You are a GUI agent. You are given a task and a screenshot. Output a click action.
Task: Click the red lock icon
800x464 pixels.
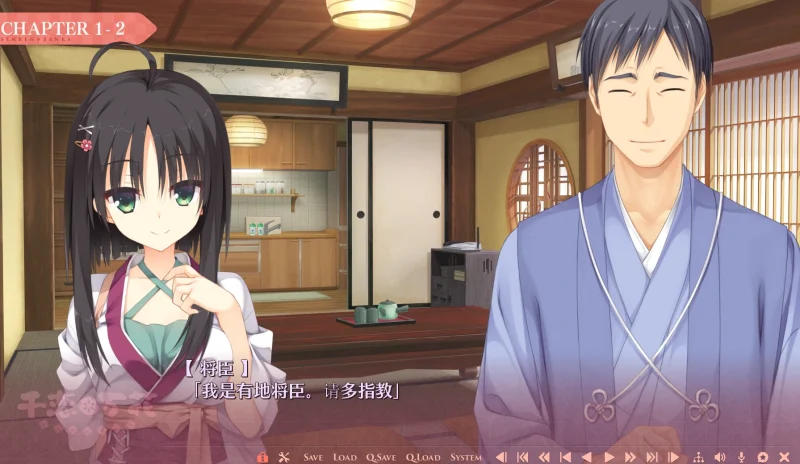(x=262, y=457)
